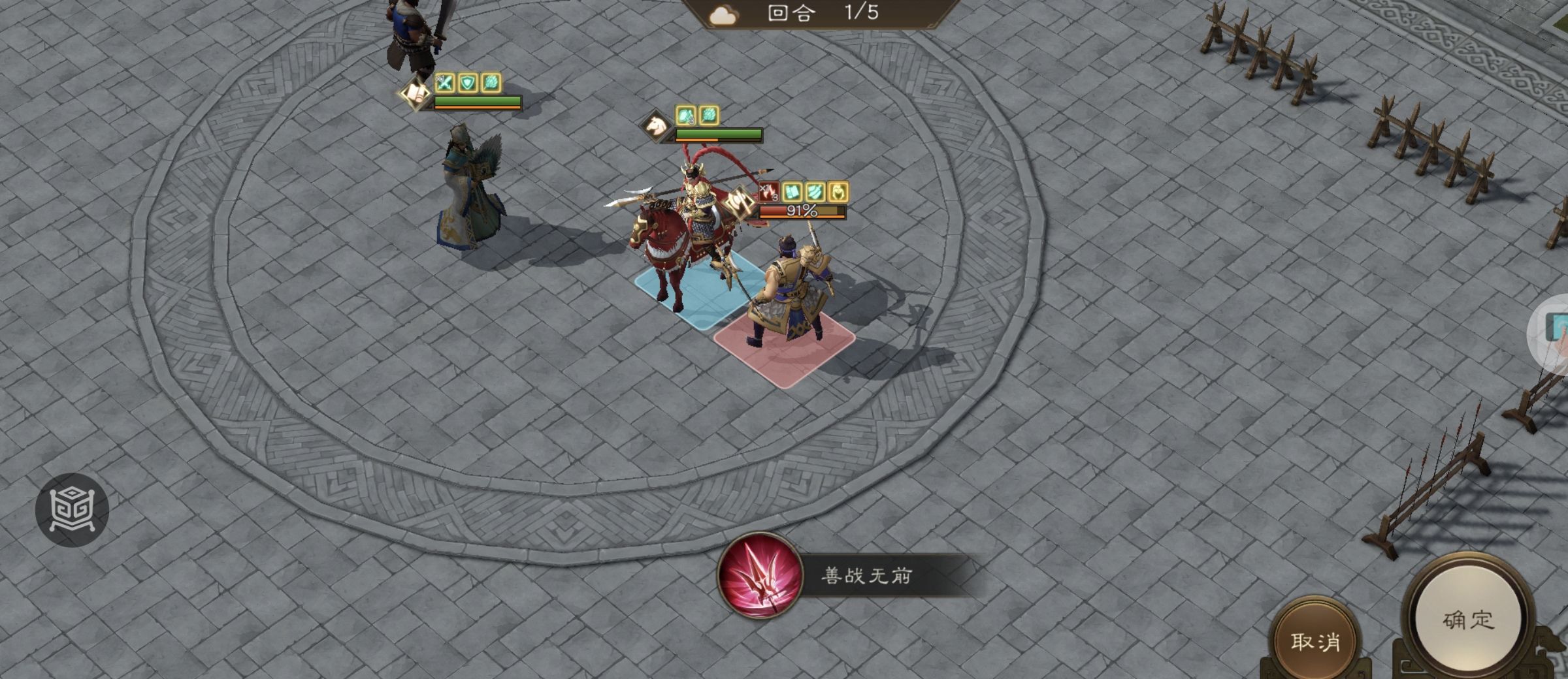Expand the leaf buff icon above the horse portrait
1568x679 pixels.
pyautogui.click(x=710, y=116)
